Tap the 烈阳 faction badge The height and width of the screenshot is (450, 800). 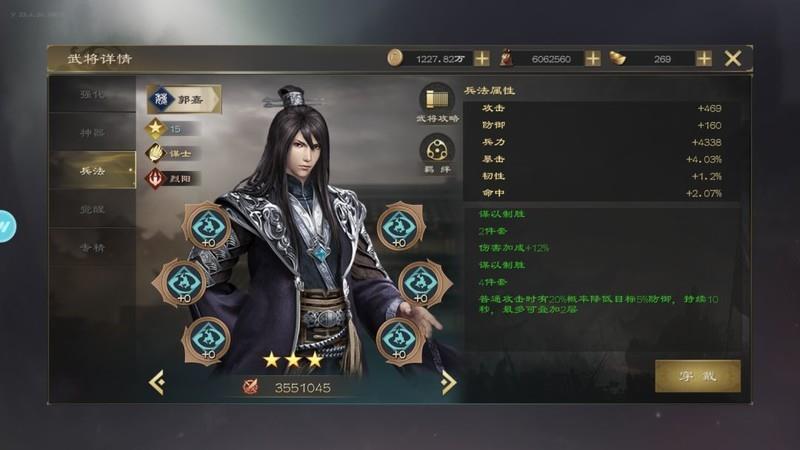pos(173,178)
